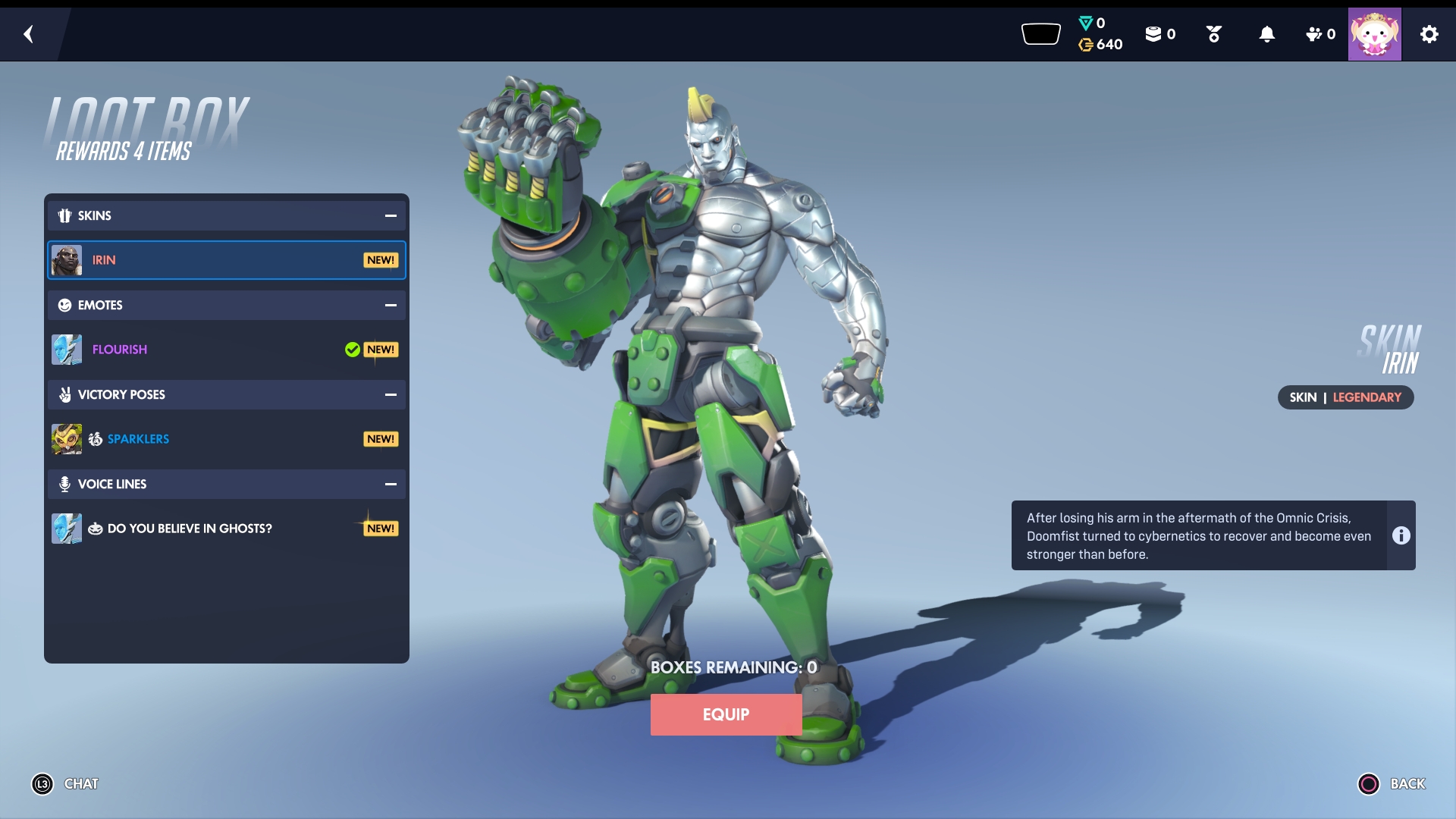Go back using the top-left arrow
1456x819 pixels.
(x=29, y=34)
